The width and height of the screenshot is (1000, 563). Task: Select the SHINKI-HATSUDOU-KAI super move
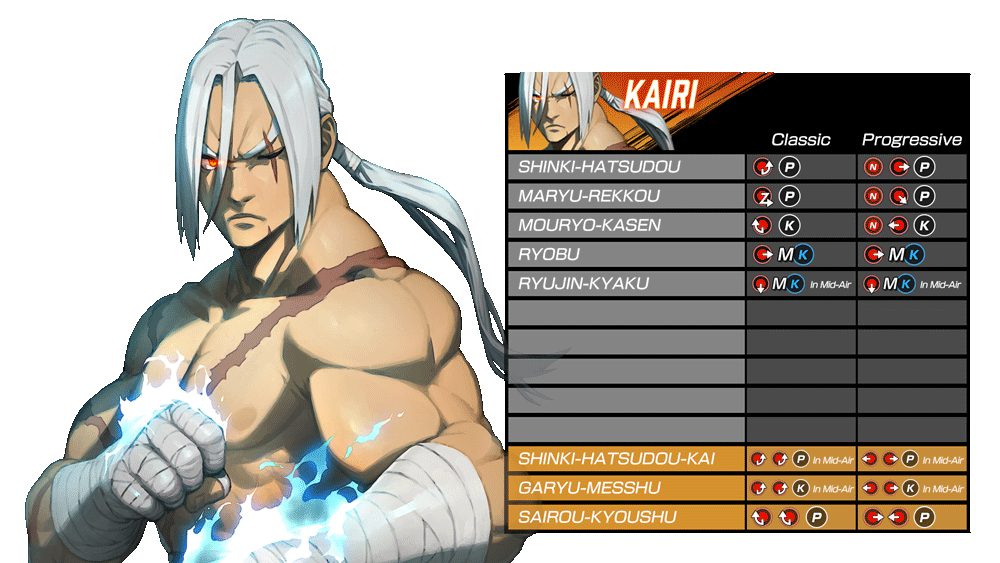coord(626,459)
